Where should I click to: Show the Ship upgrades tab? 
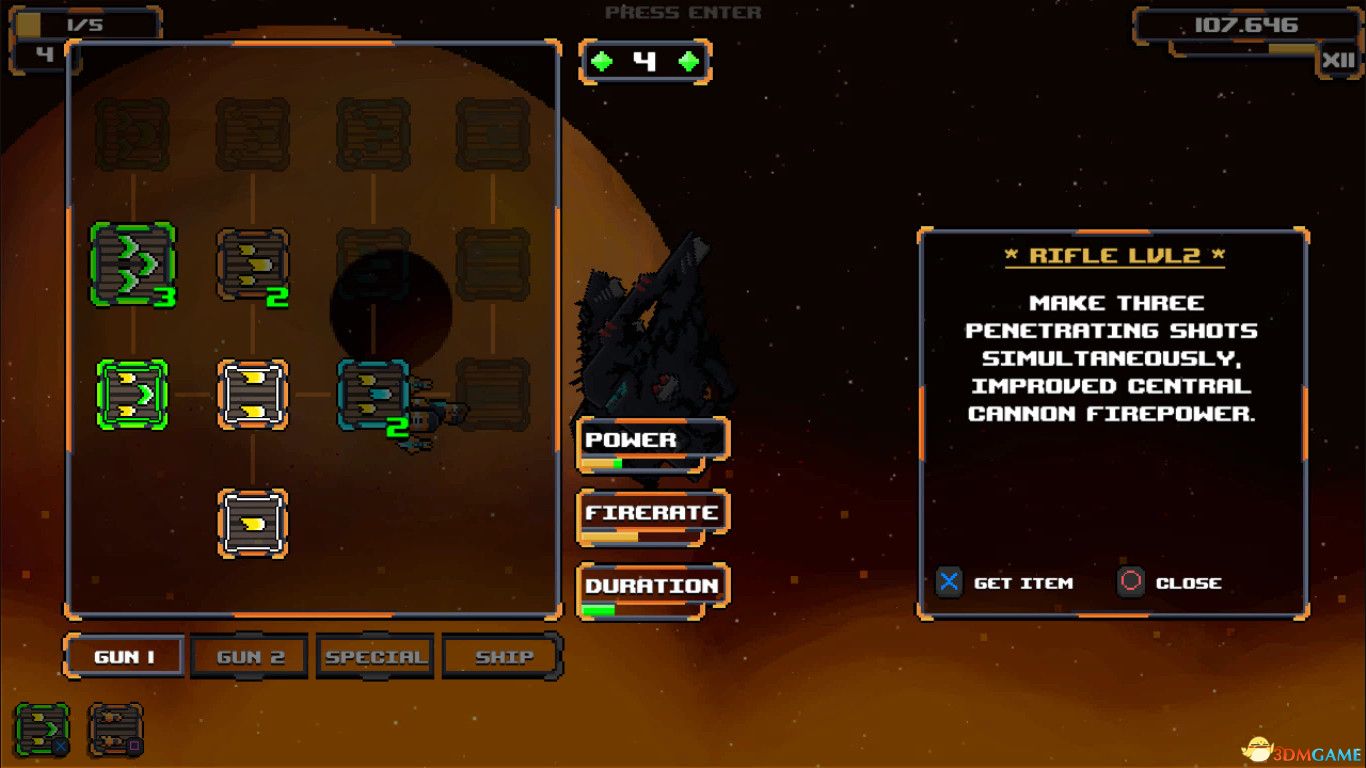coord(503,657)
